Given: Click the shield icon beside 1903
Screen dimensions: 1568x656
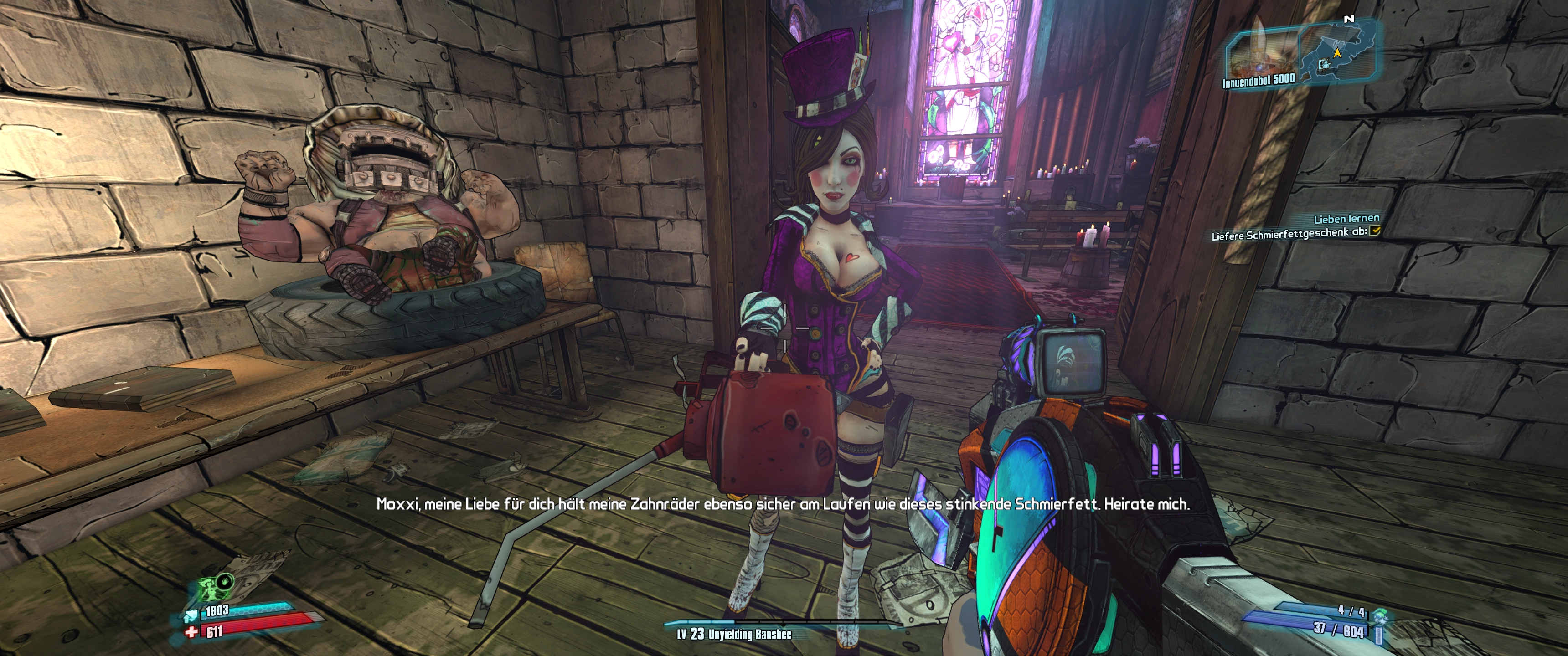Looking at the screenshot, I should pos(191,615).
